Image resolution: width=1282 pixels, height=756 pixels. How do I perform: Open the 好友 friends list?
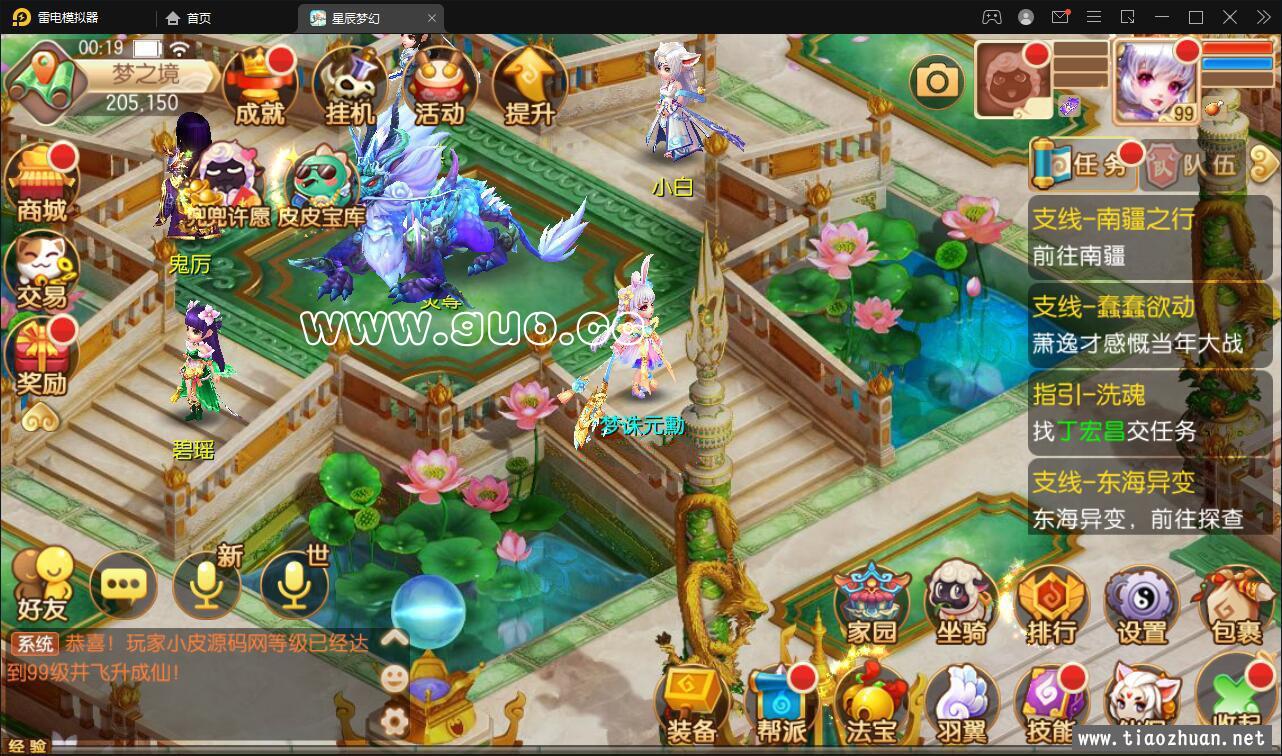point(42,584)
